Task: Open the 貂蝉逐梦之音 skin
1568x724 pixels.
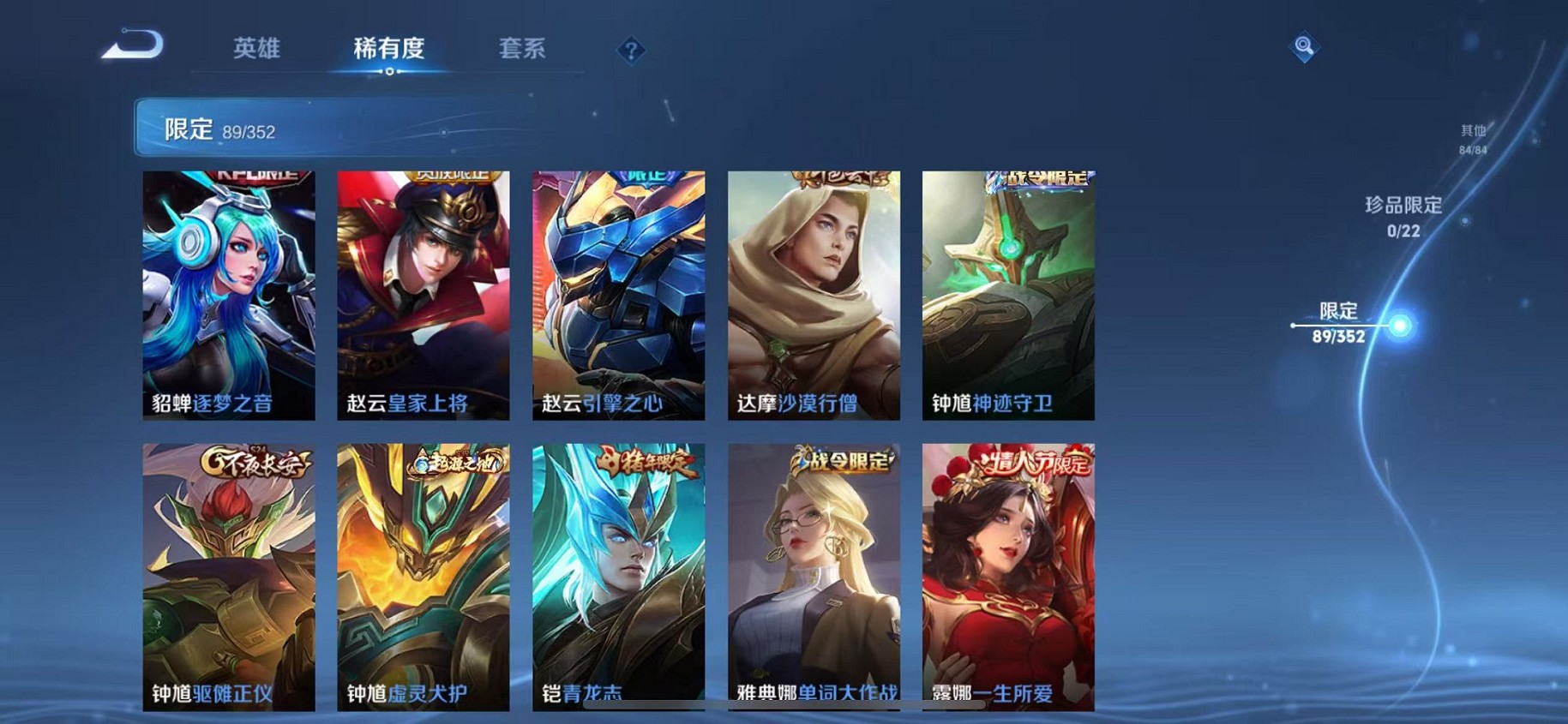Action: pyautogui.click(x=229, y=291)
